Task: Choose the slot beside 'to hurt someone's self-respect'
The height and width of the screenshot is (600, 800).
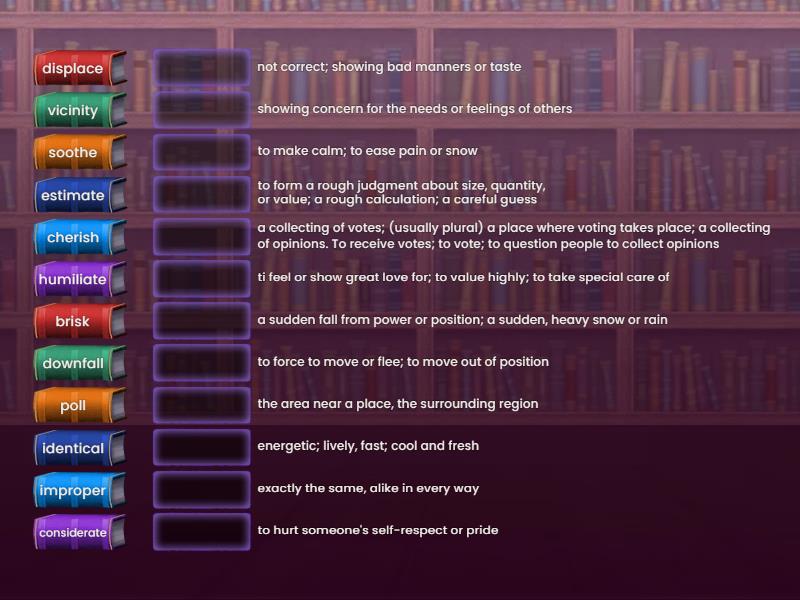Action: (201, 532)
